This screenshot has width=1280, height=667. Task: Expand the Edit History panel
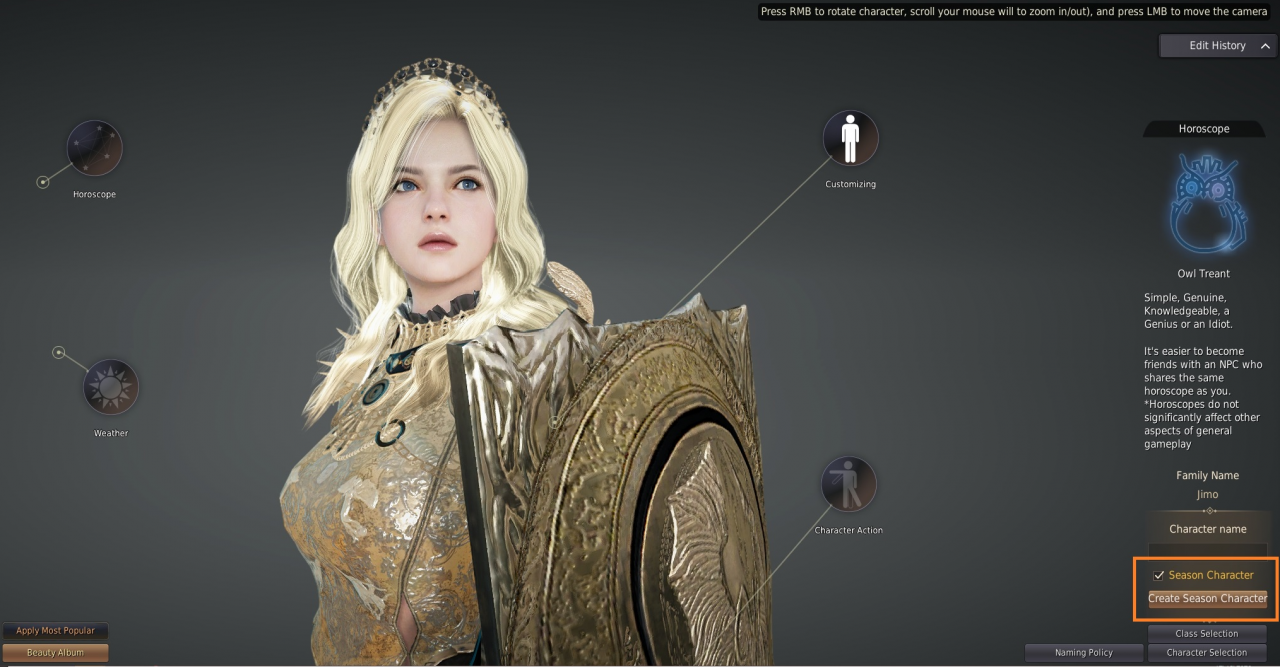pos(1218,46)
